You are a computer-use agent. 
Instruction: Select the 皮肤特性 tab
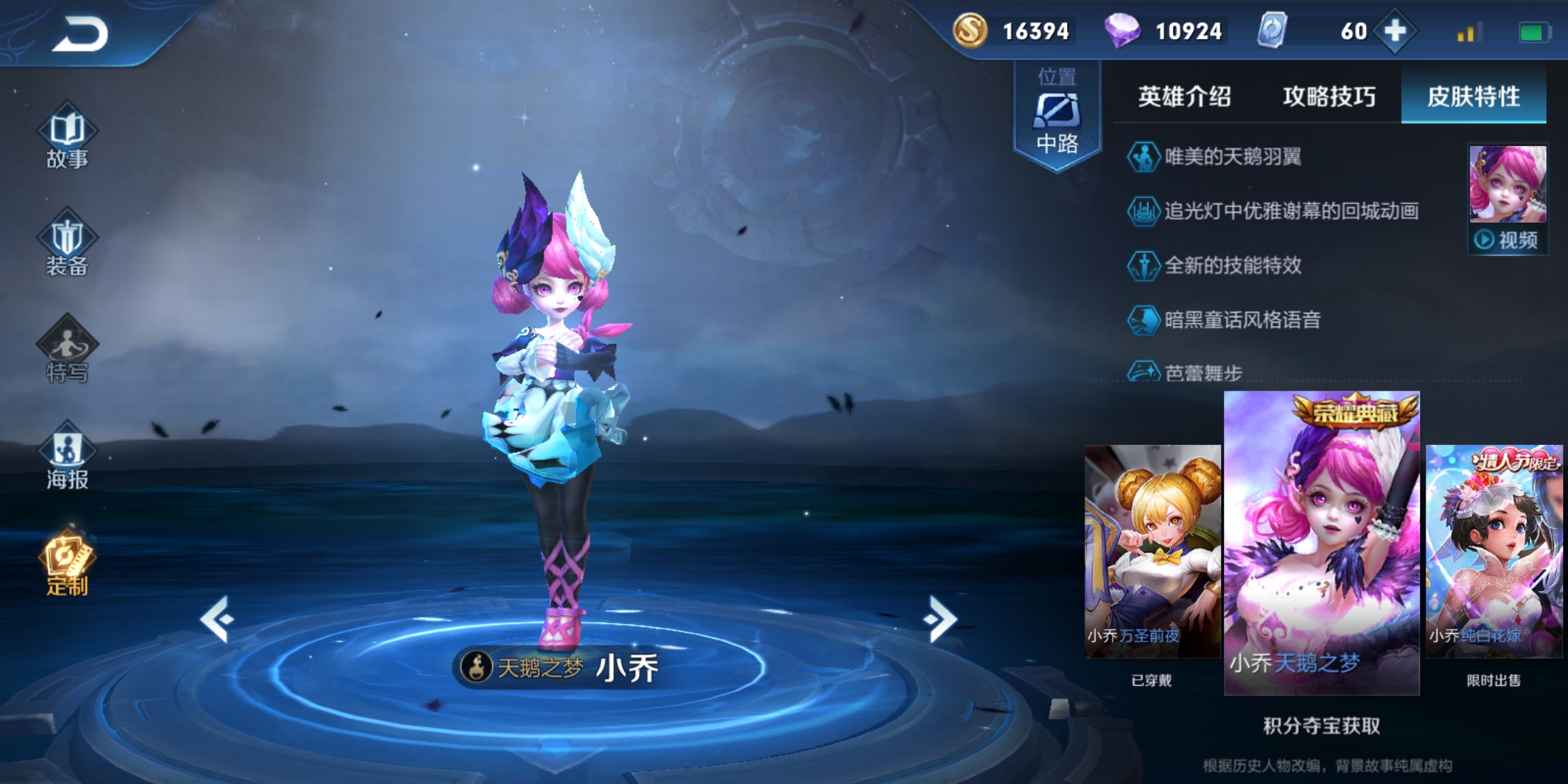point(1473,97)
